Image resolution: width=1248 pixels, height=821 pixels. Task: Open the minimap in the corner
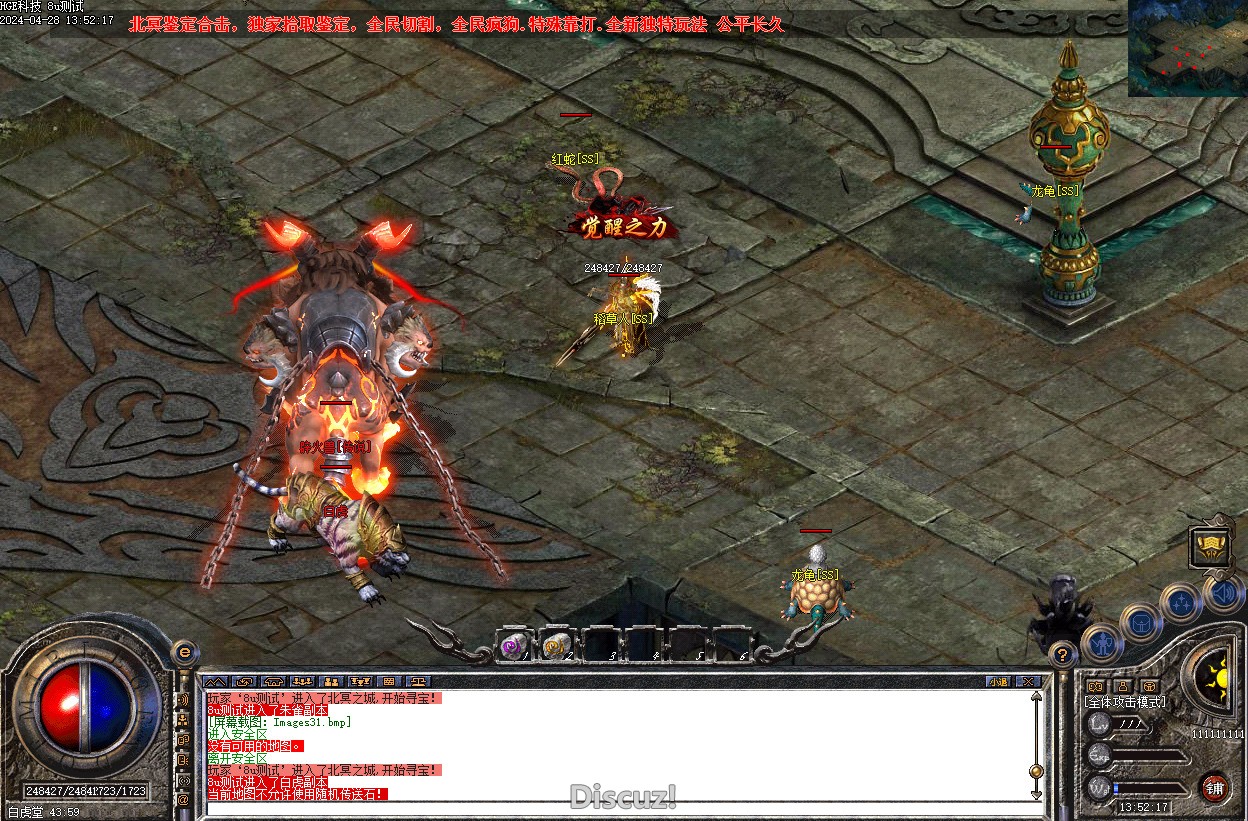[1188, 48]
